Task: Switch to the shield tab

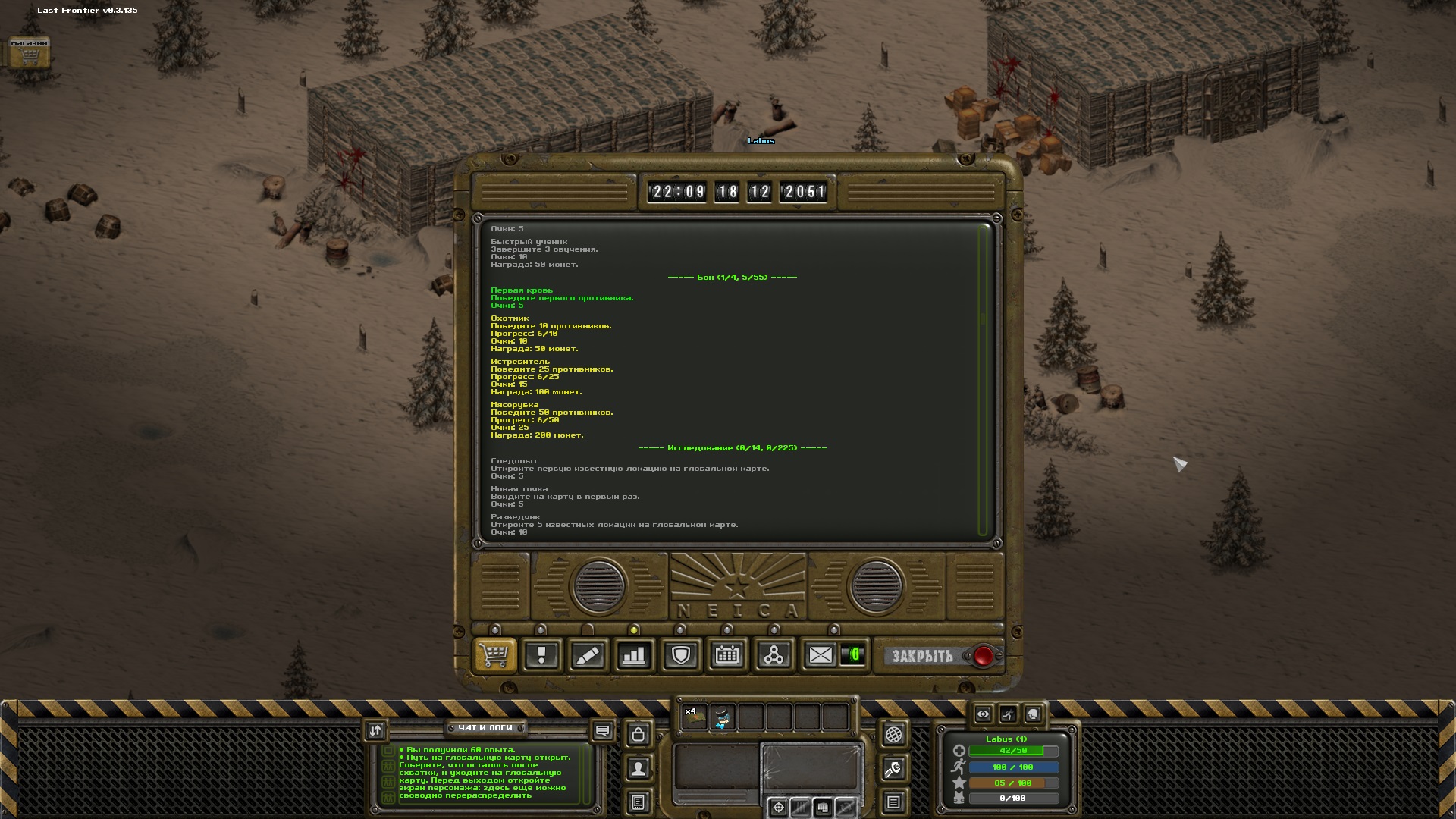Action: point(680,655)
